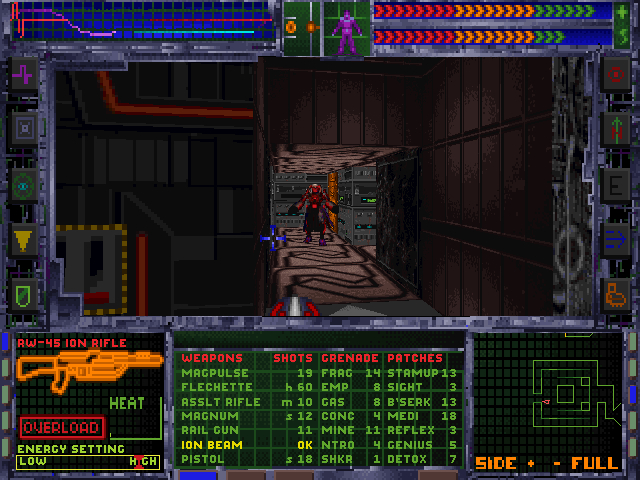
Task: Pick the B'SERK patch entry
Action: [408, 402]
